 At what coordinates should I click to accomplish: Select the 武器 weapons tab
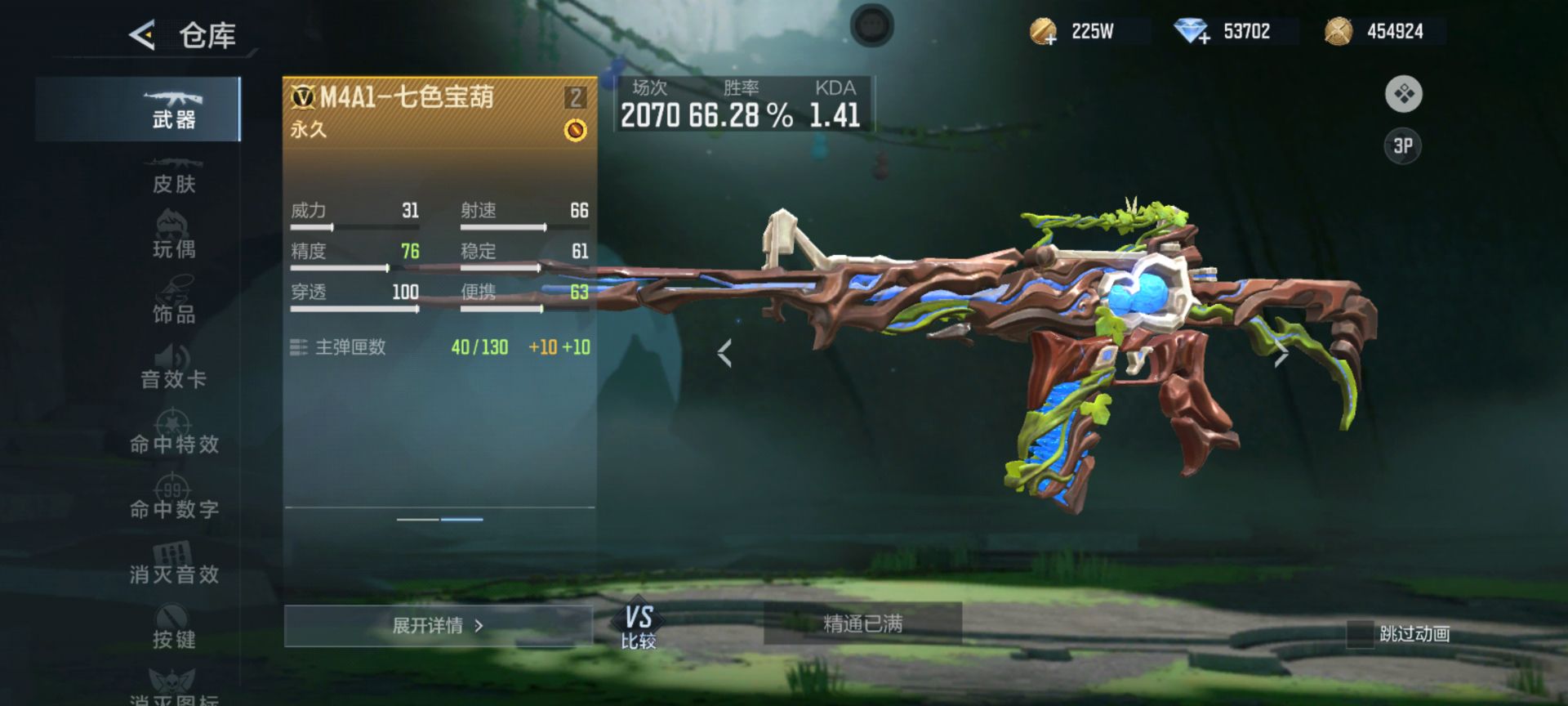(x=173, y=109)
